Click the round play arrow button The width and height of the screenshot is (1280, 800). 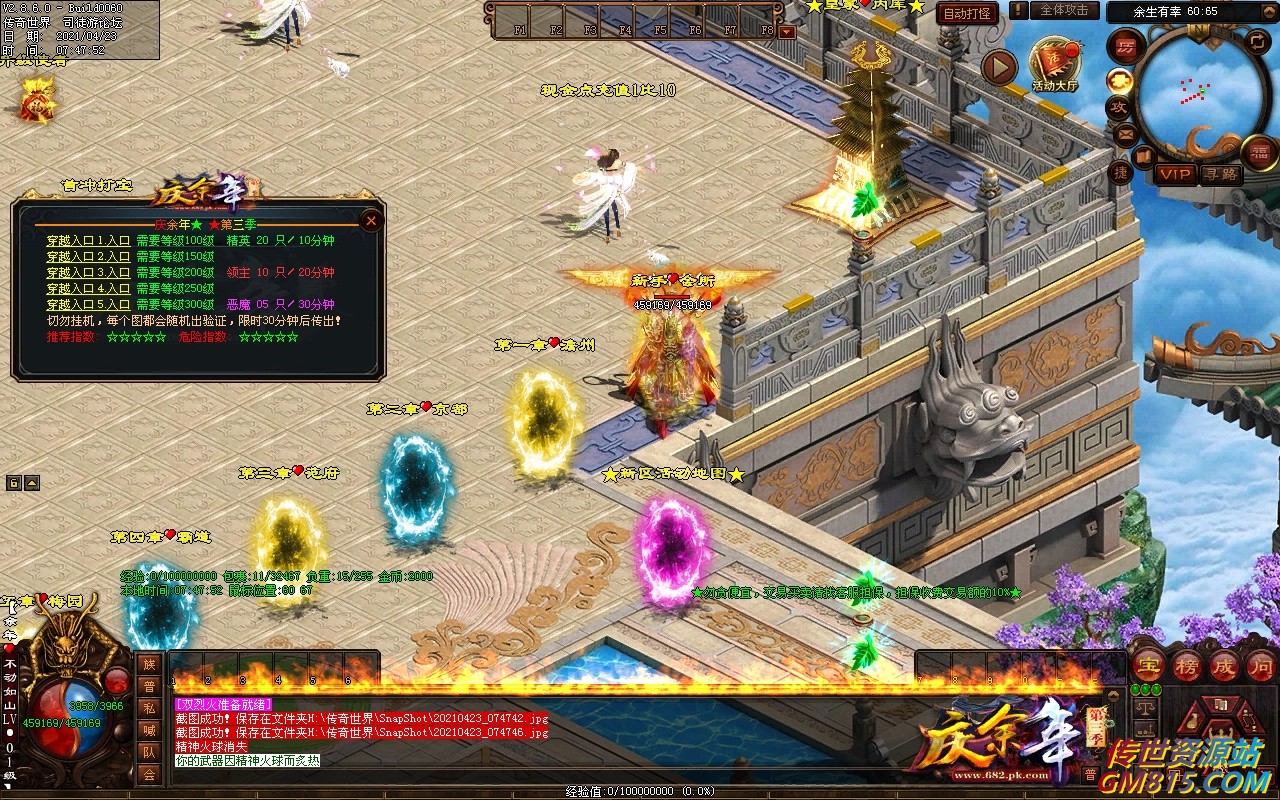(x=999, y=68)
